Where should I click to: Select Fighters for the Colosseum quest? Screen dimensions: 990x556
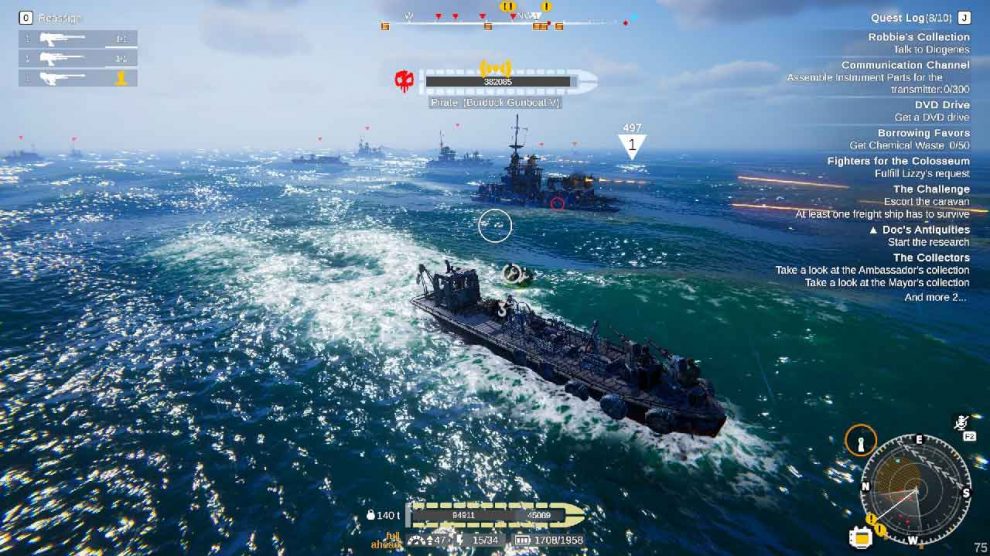[x=898, y=161]
